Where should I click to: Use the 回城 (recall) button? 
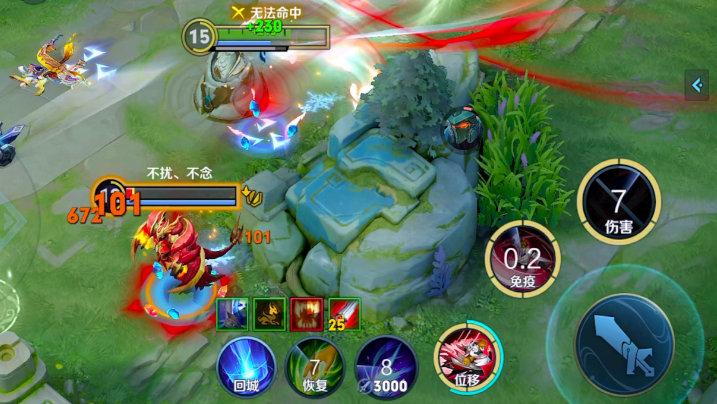[x=246, y=365]
